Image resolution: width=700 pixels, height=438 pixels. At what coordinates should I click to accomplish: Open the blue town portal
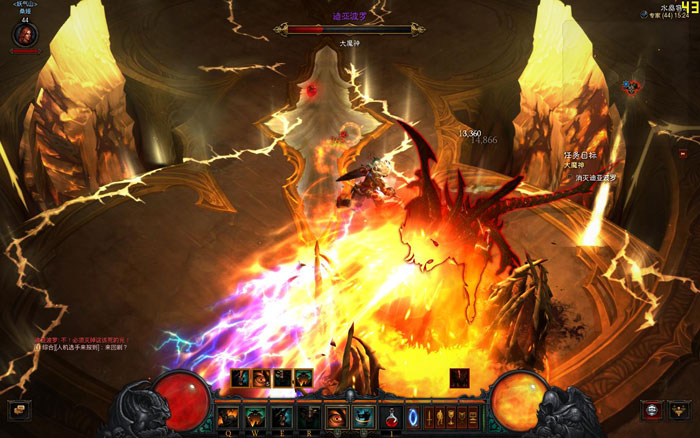click(411, 416)
